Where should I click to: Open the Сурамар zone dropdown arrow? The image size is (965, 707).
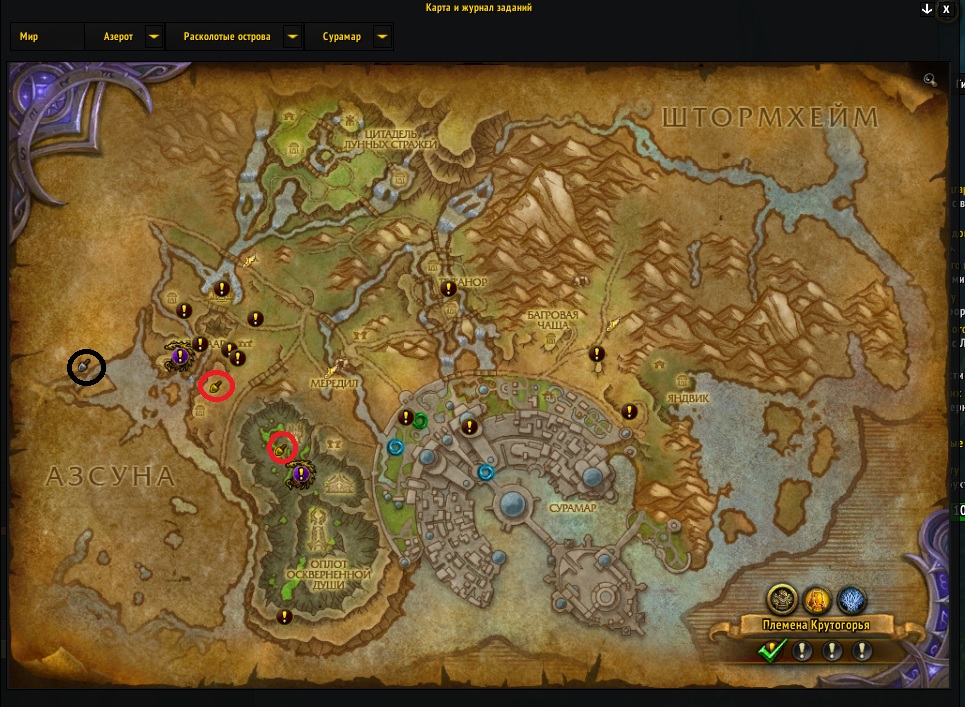(381, 37)
